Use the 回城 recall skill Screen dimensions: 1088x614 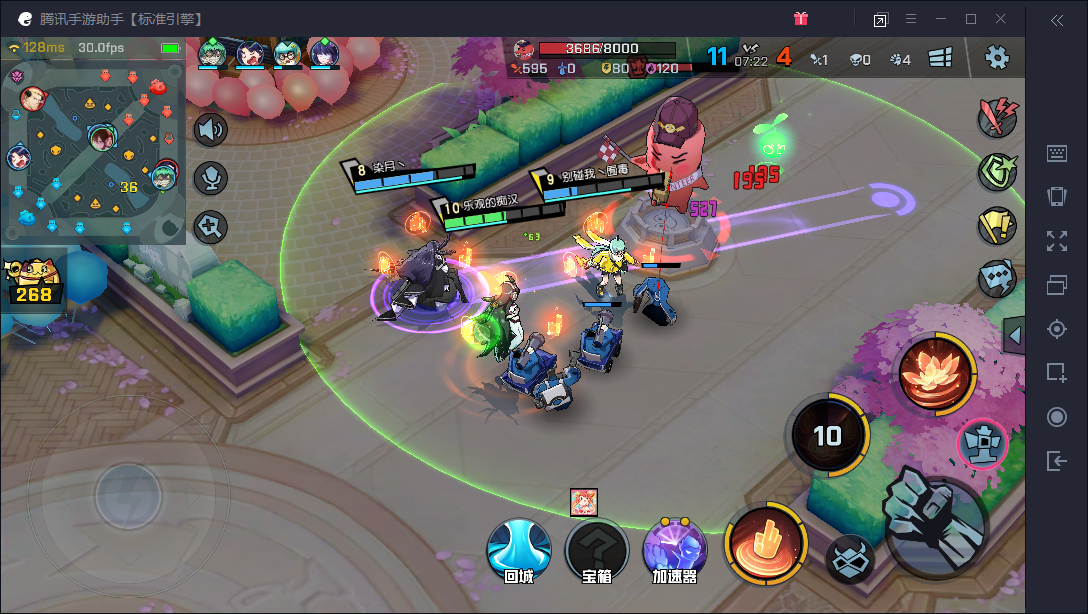pos(519,551)
